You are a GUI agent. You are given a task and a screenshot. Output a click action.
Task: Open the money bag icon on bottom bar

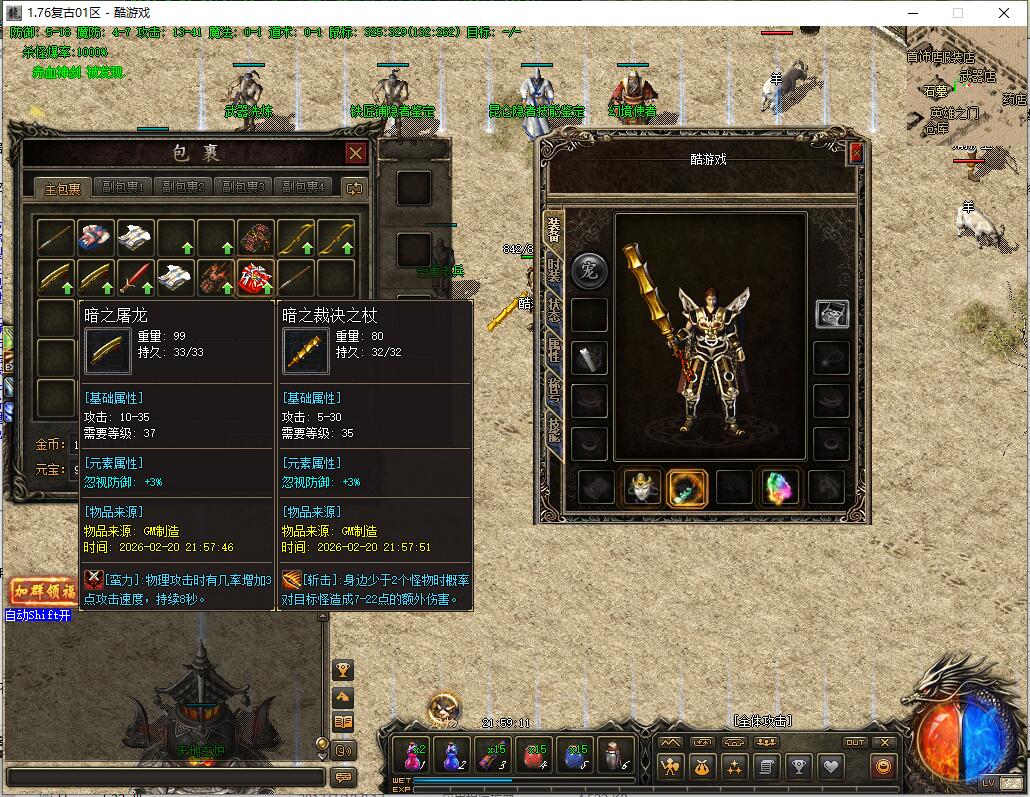pyautogui.click(x=701, y=767)
